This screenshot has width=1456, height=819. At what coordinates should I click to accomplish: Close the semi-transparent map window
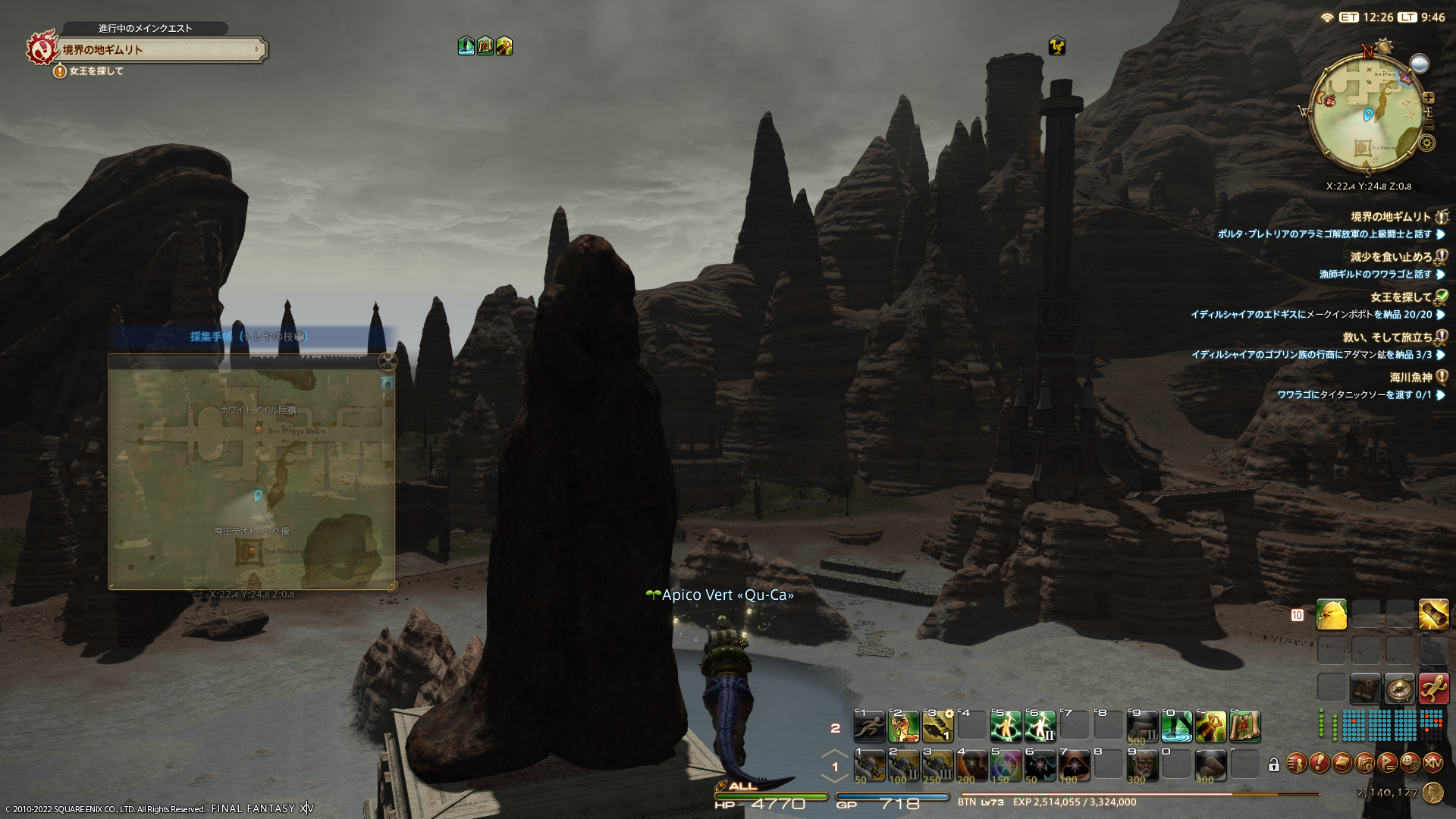coord(388,361)
